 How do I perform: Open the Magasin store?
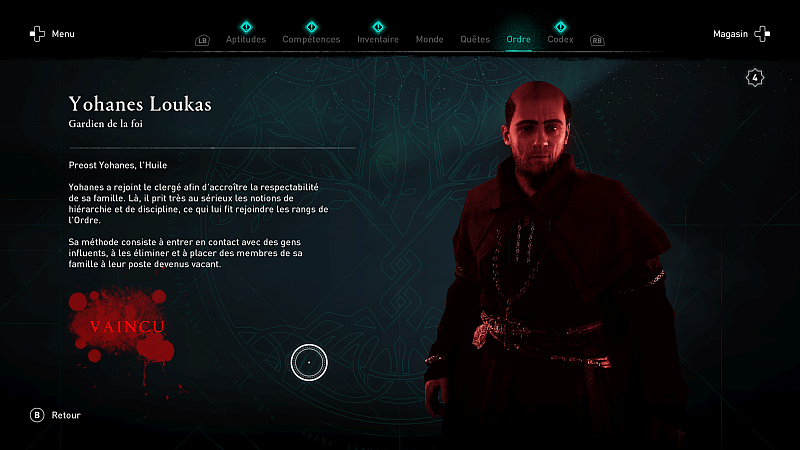(x=741, y=34)
